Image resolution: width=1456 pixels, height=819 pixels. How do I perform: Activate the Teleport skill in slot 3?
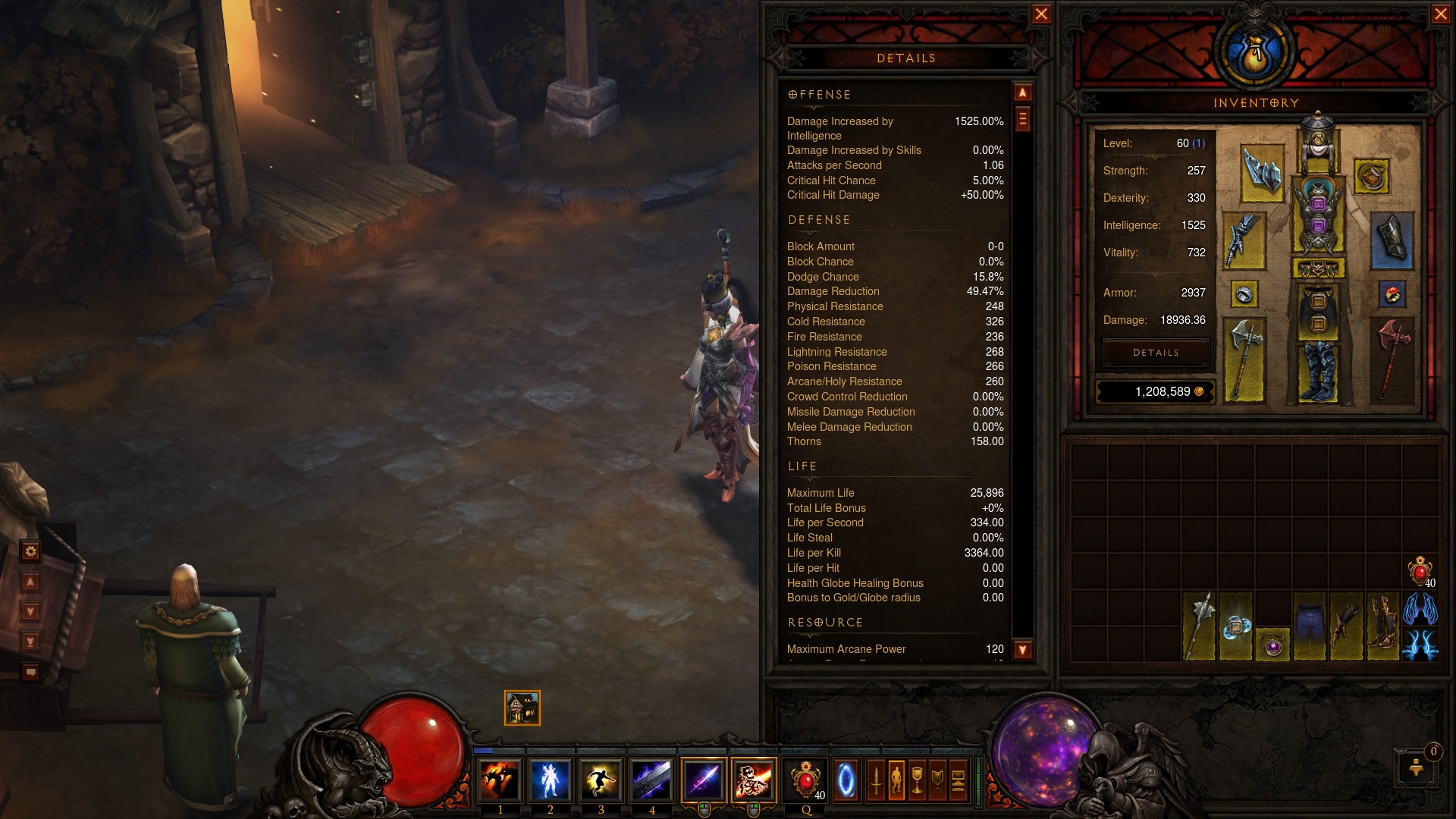coord(601,780)
